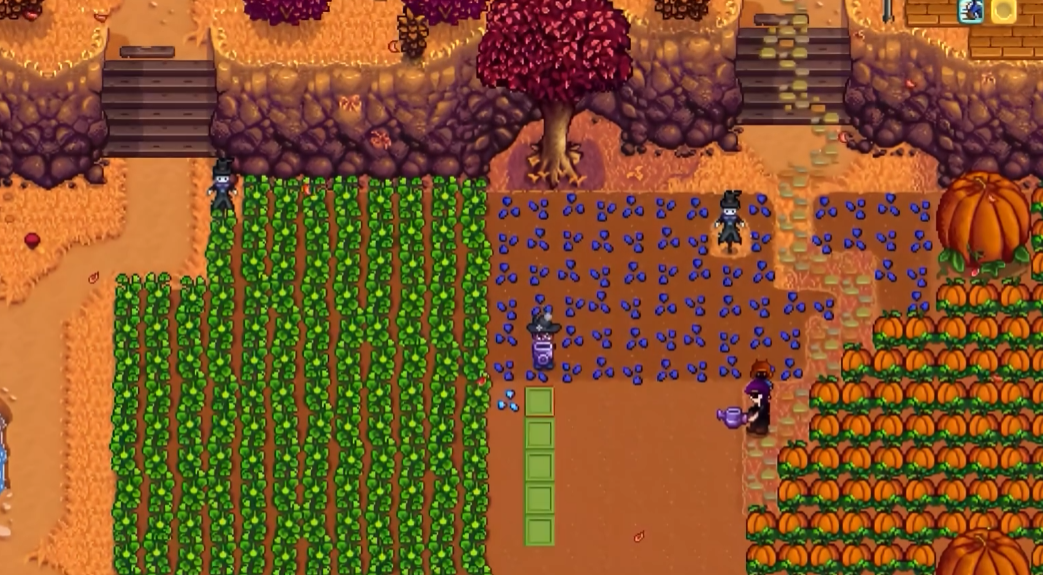Click the speed boot buff icon
The width and height of the screenshot is (1043, 575).
coord(969,11)
